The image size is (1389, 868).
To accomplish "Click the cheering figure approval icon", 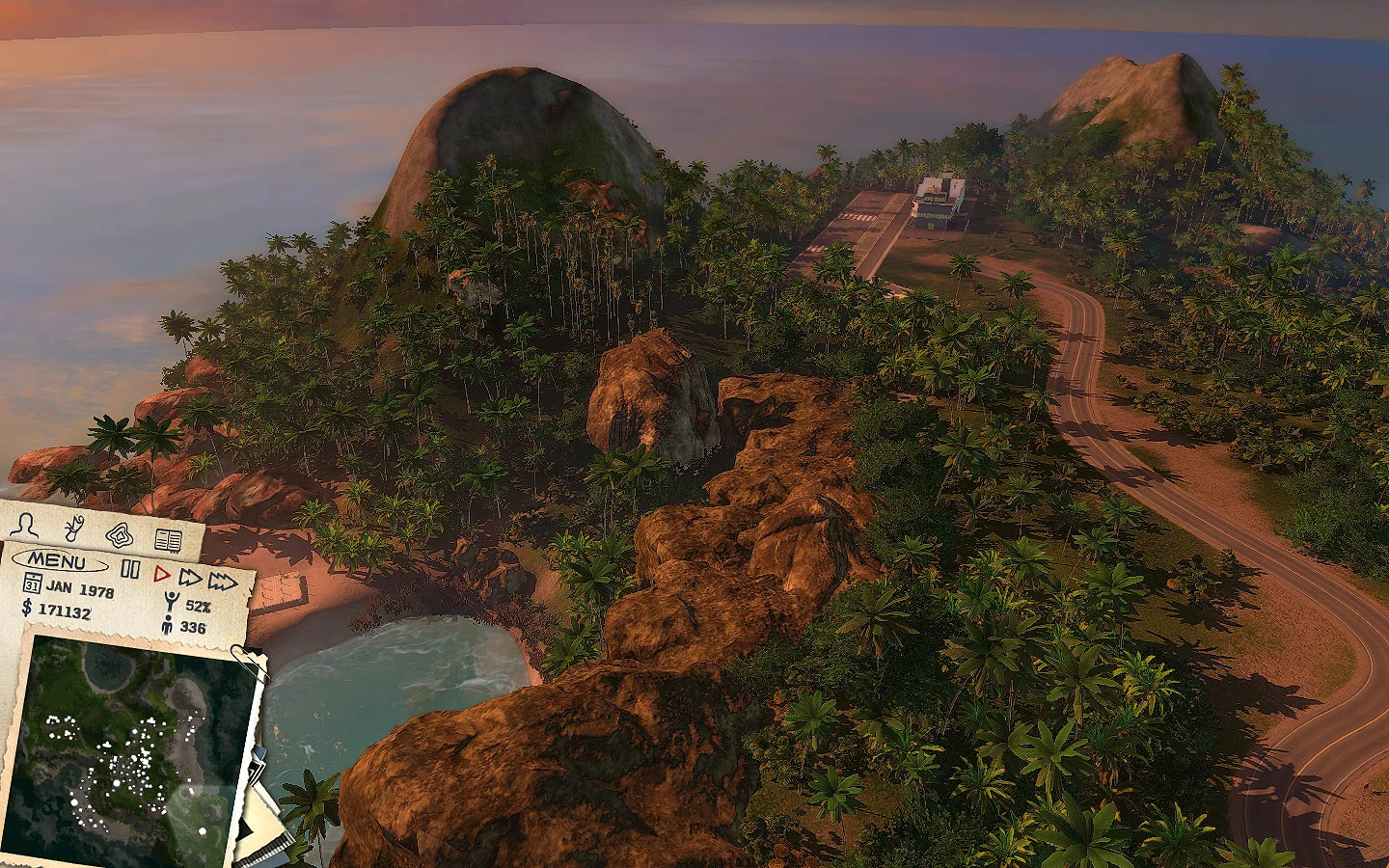I will [170, 599].
